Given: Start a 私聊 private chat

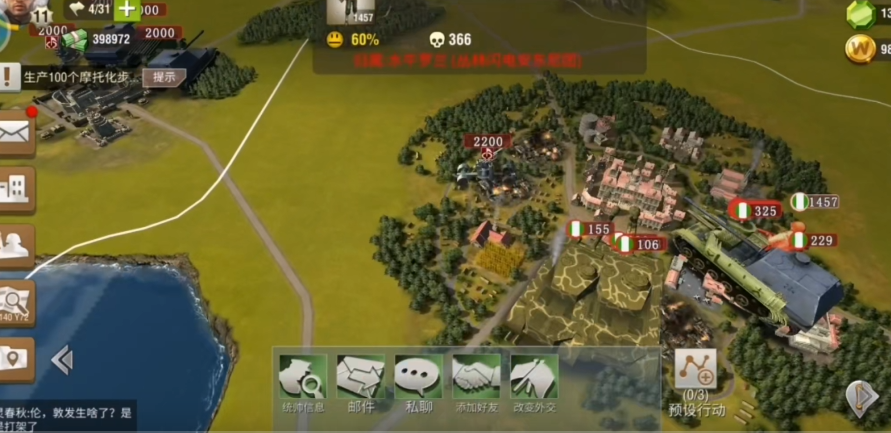Looking at the screenshot, I should 418,381.
